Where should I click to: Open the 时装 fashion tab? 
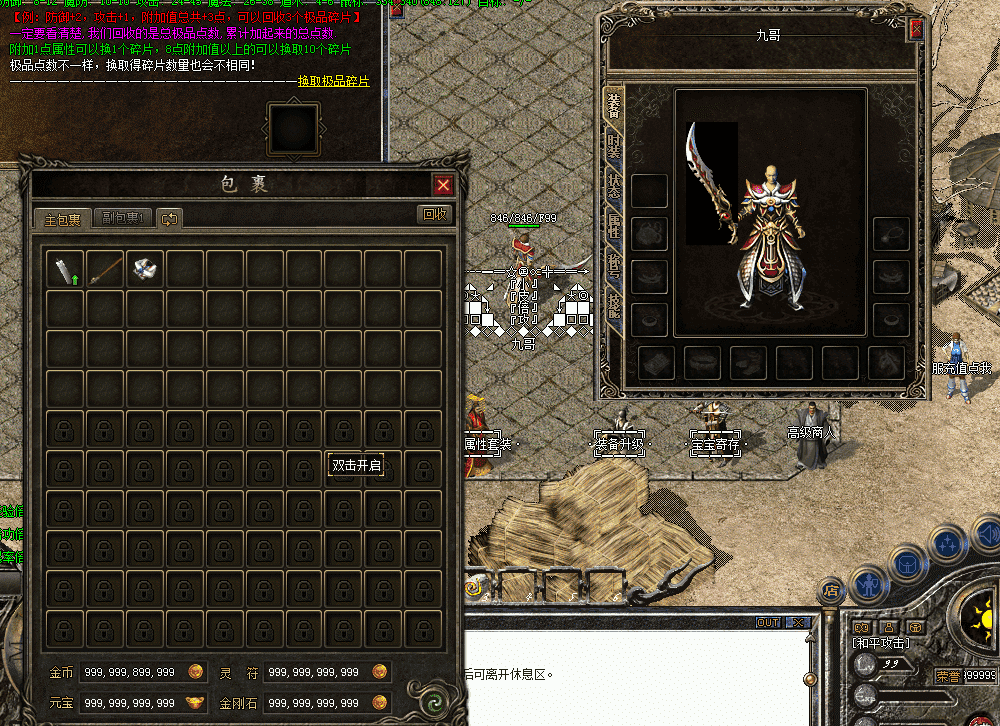point(614,149)
